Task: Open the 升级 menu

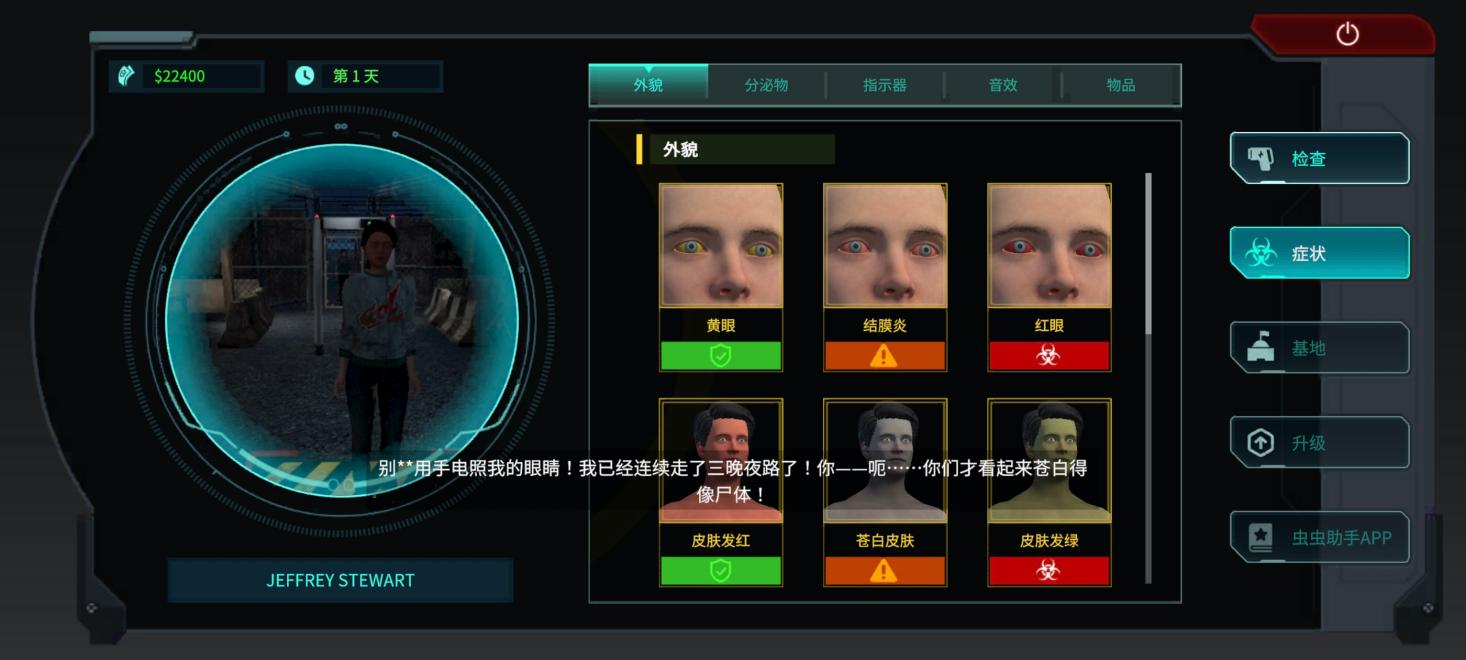Action: (x=1319, y=443)
